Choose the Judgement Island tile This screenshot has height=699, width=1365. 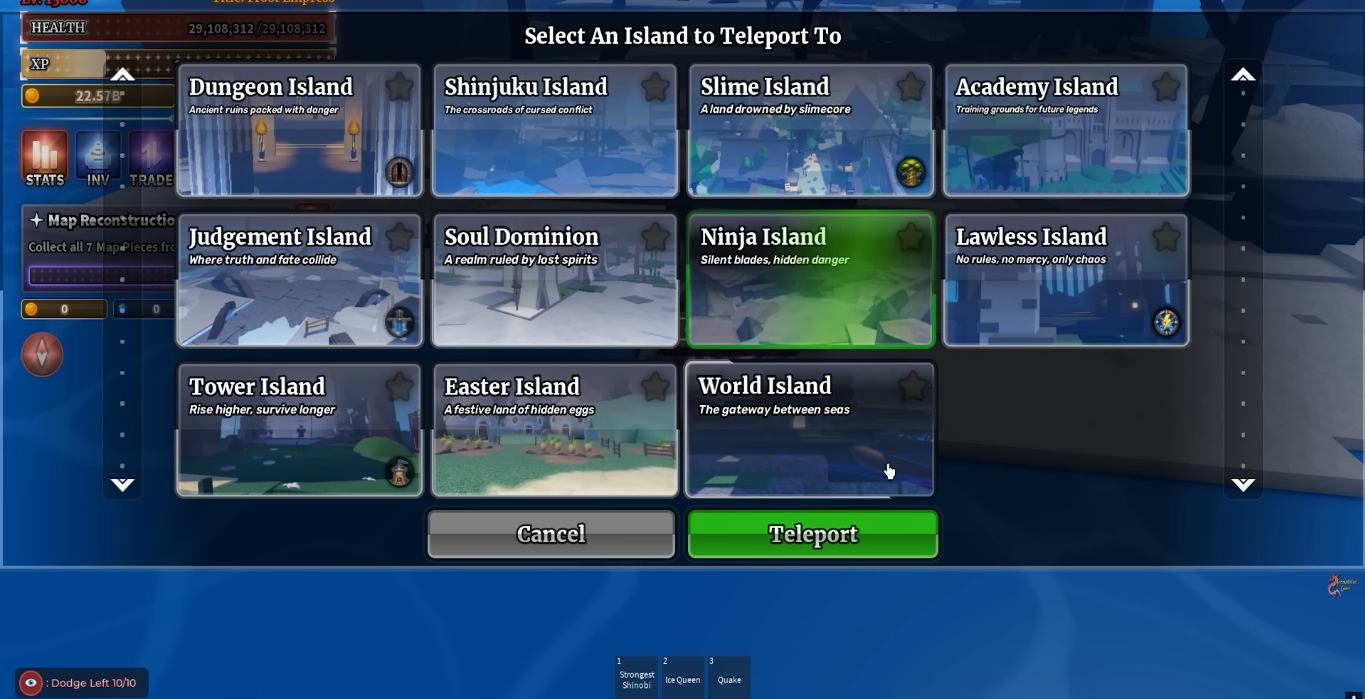[x=298, y=290]
